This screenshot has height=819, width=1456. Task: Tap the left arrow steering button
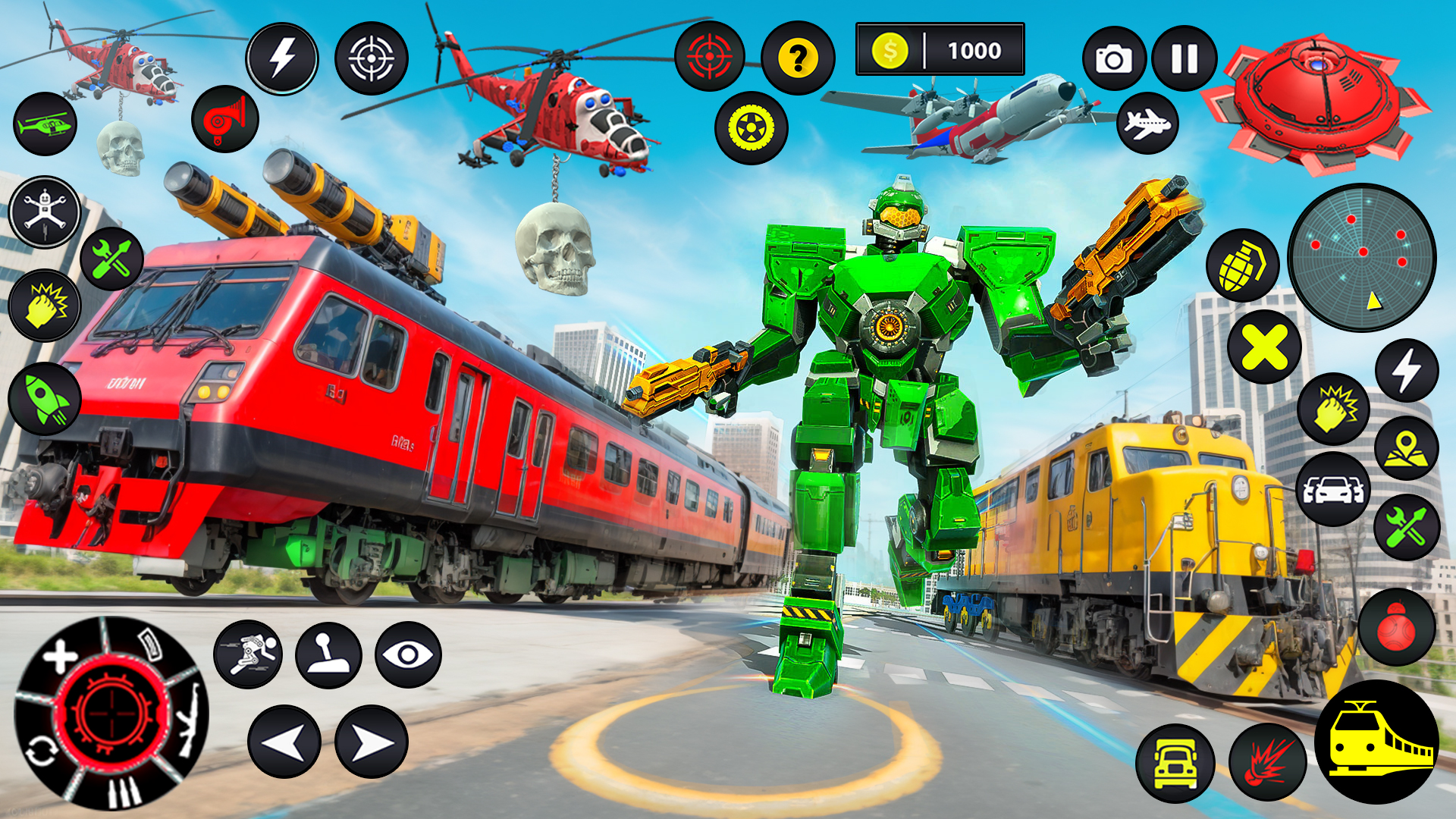284,742
